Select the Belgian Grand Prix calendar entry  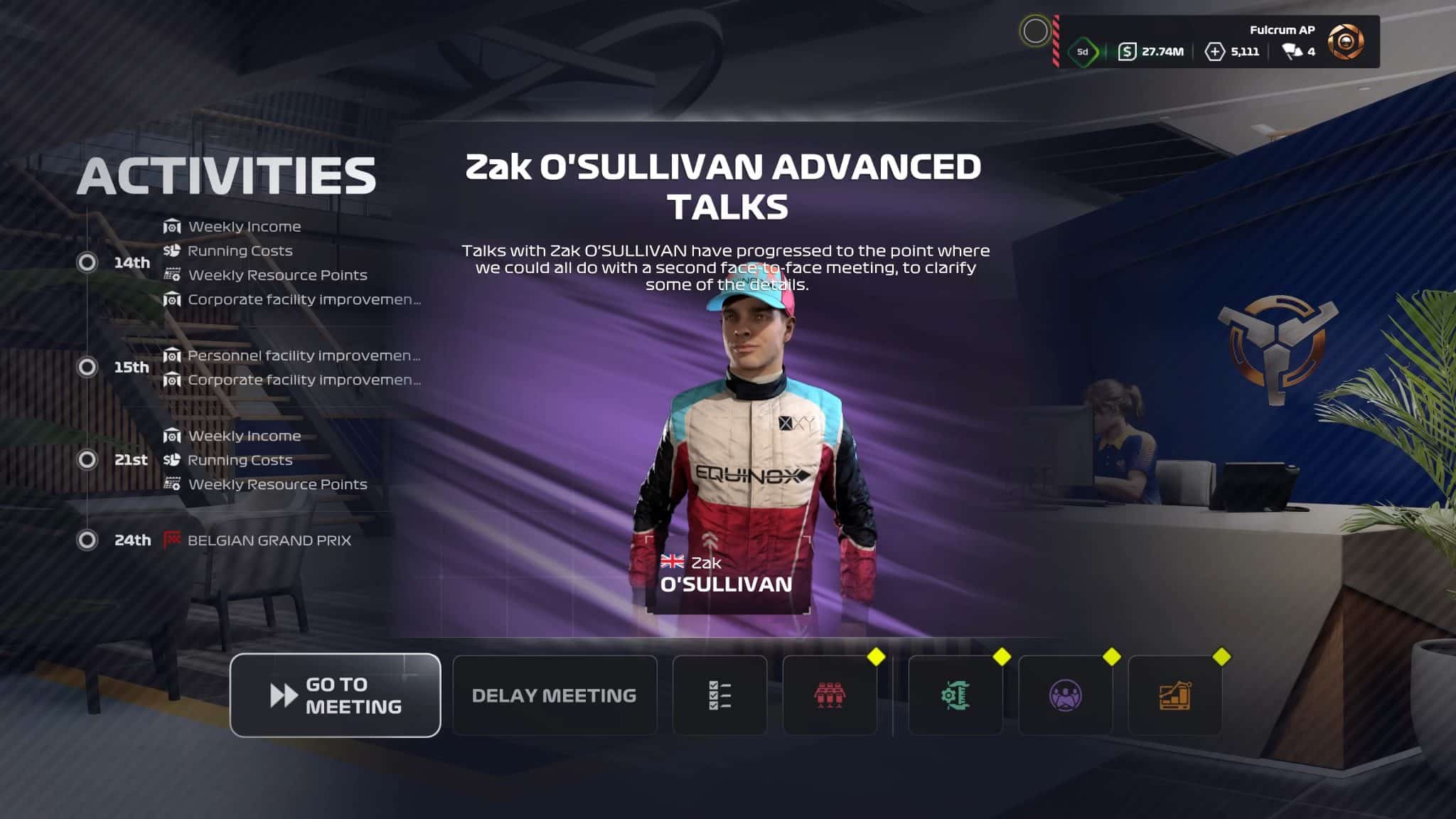point(269,540)
